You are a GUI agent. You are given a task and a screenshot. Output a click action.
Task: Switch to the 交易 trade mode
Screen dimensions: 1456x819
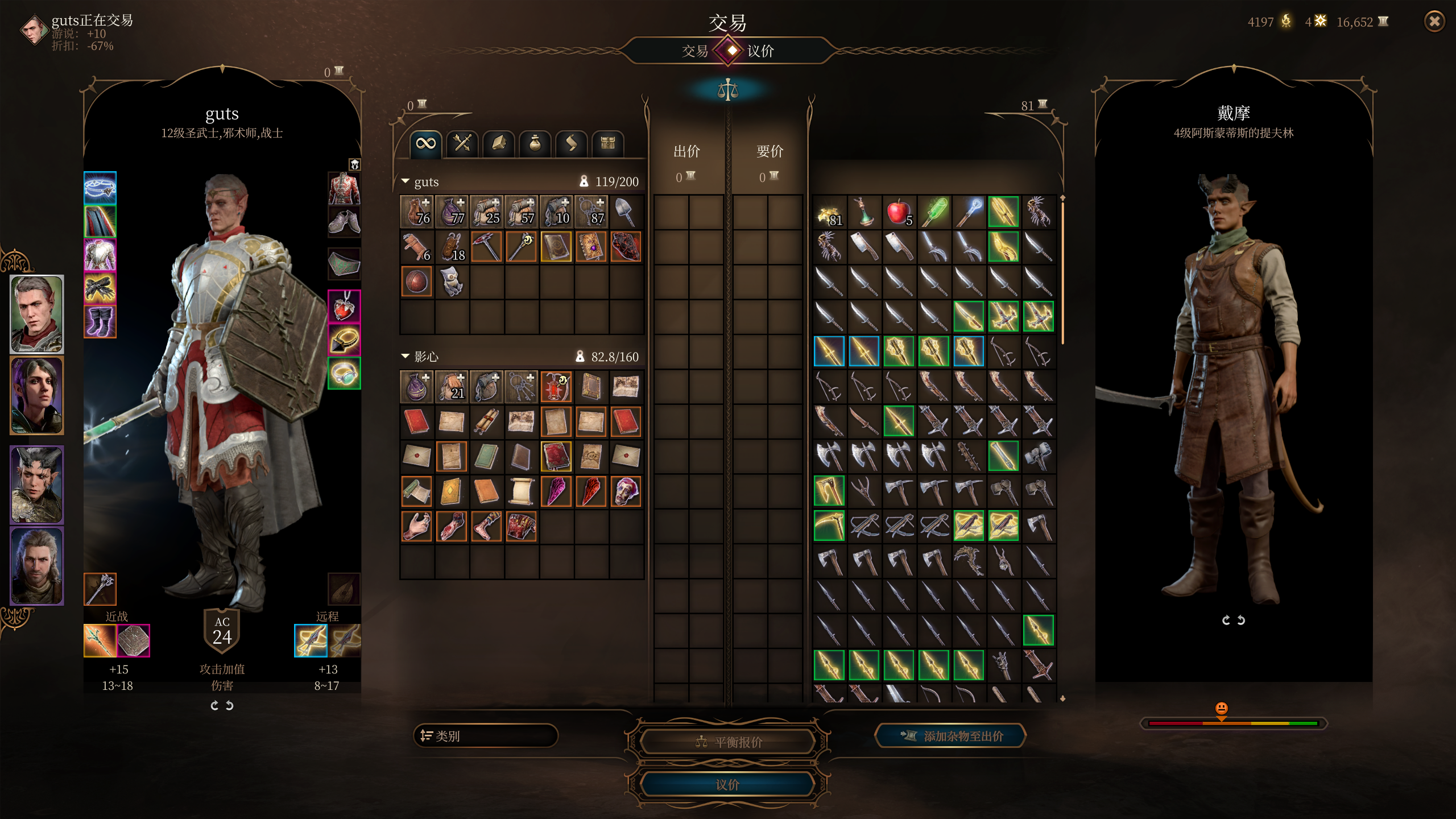694,51
